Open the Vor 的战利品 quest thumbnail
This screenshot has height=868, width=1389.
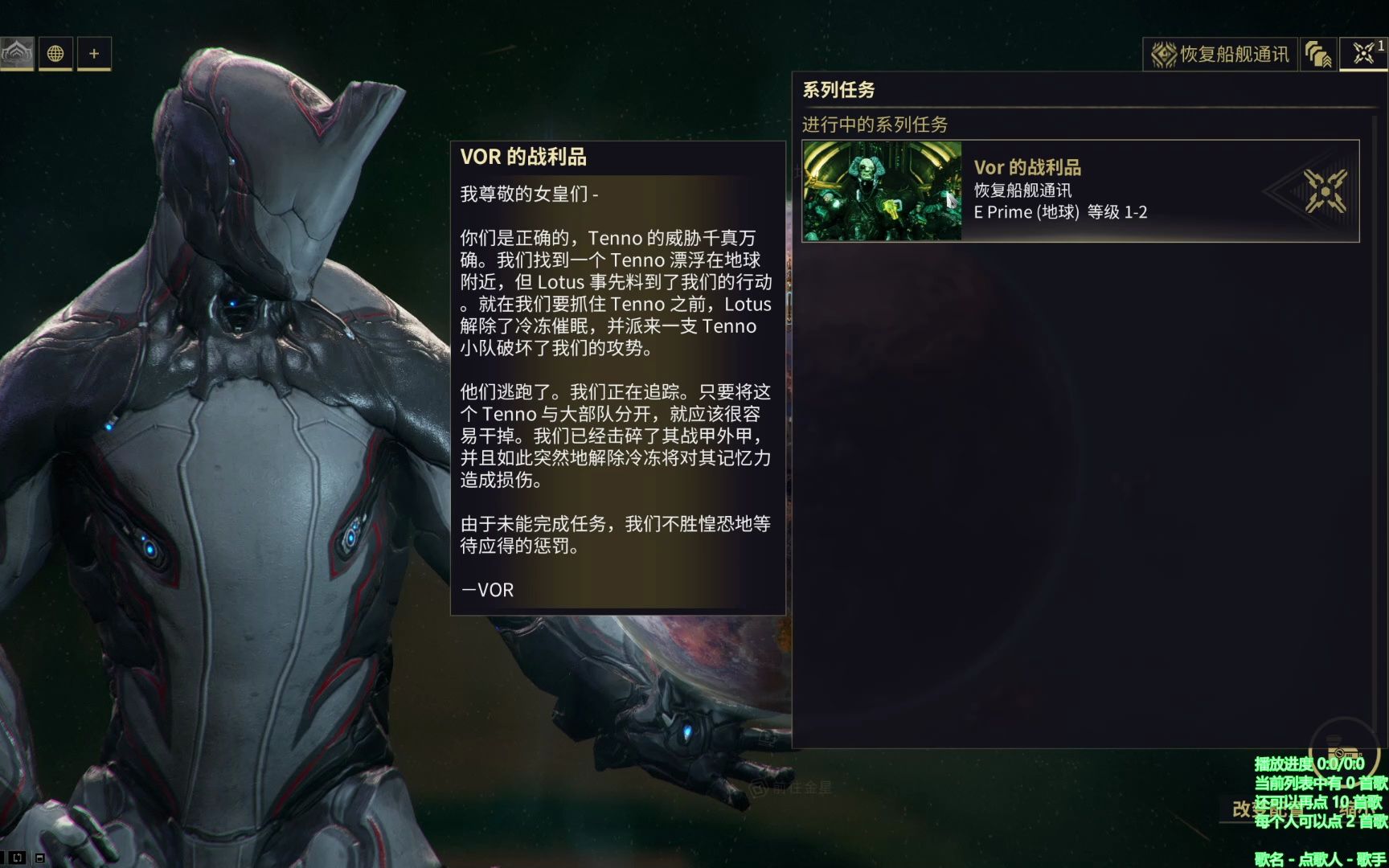coord(880,190)
